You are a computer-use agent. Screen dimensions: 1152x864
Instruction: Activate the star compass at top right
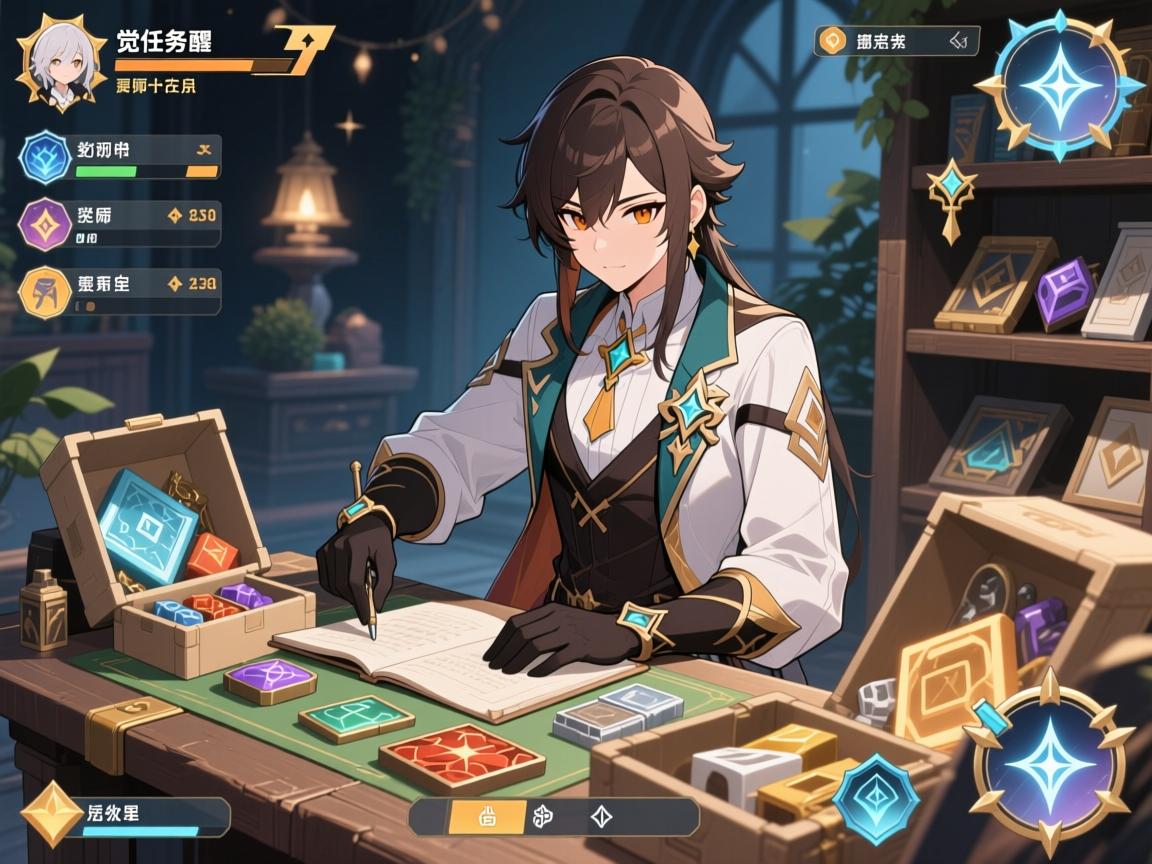(x=1060, y=86)
